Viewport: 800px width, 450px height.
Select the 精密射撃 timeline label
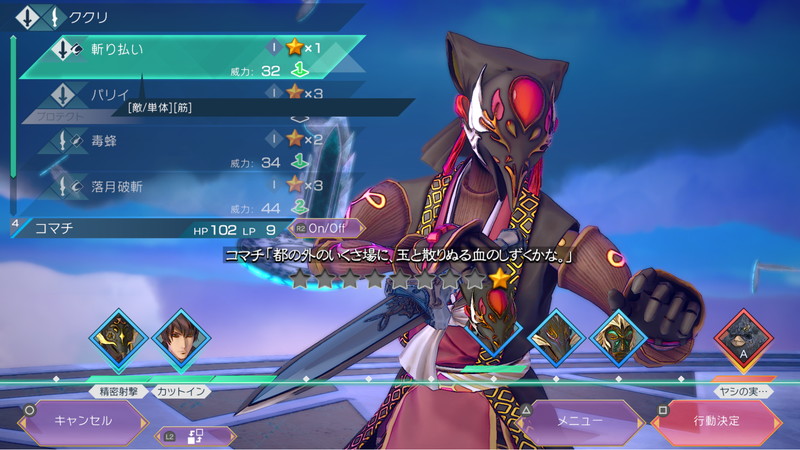(118, 391)
